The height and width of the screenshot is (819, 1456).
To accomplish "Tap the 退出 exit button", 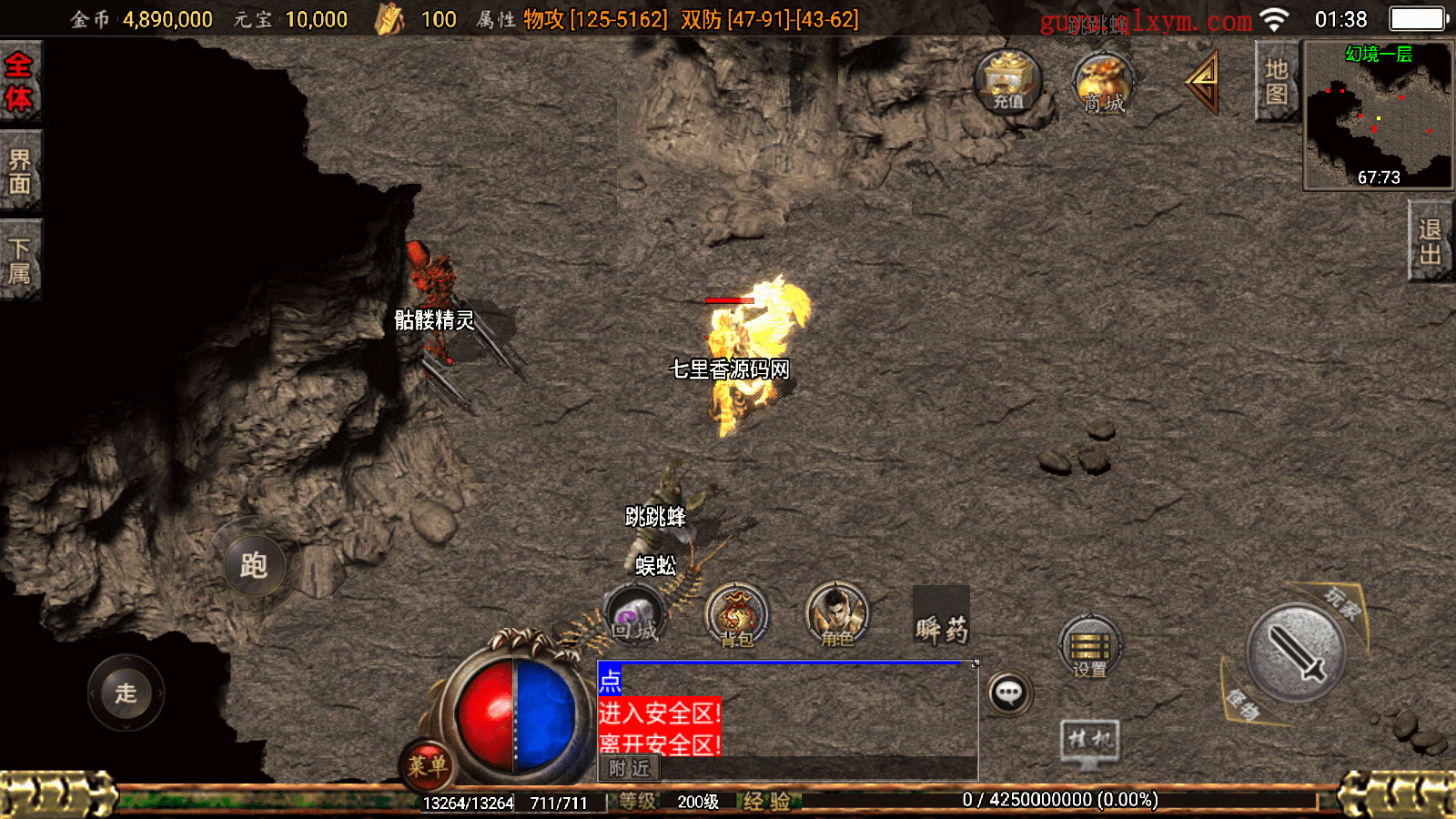I will click(1430, 242).
